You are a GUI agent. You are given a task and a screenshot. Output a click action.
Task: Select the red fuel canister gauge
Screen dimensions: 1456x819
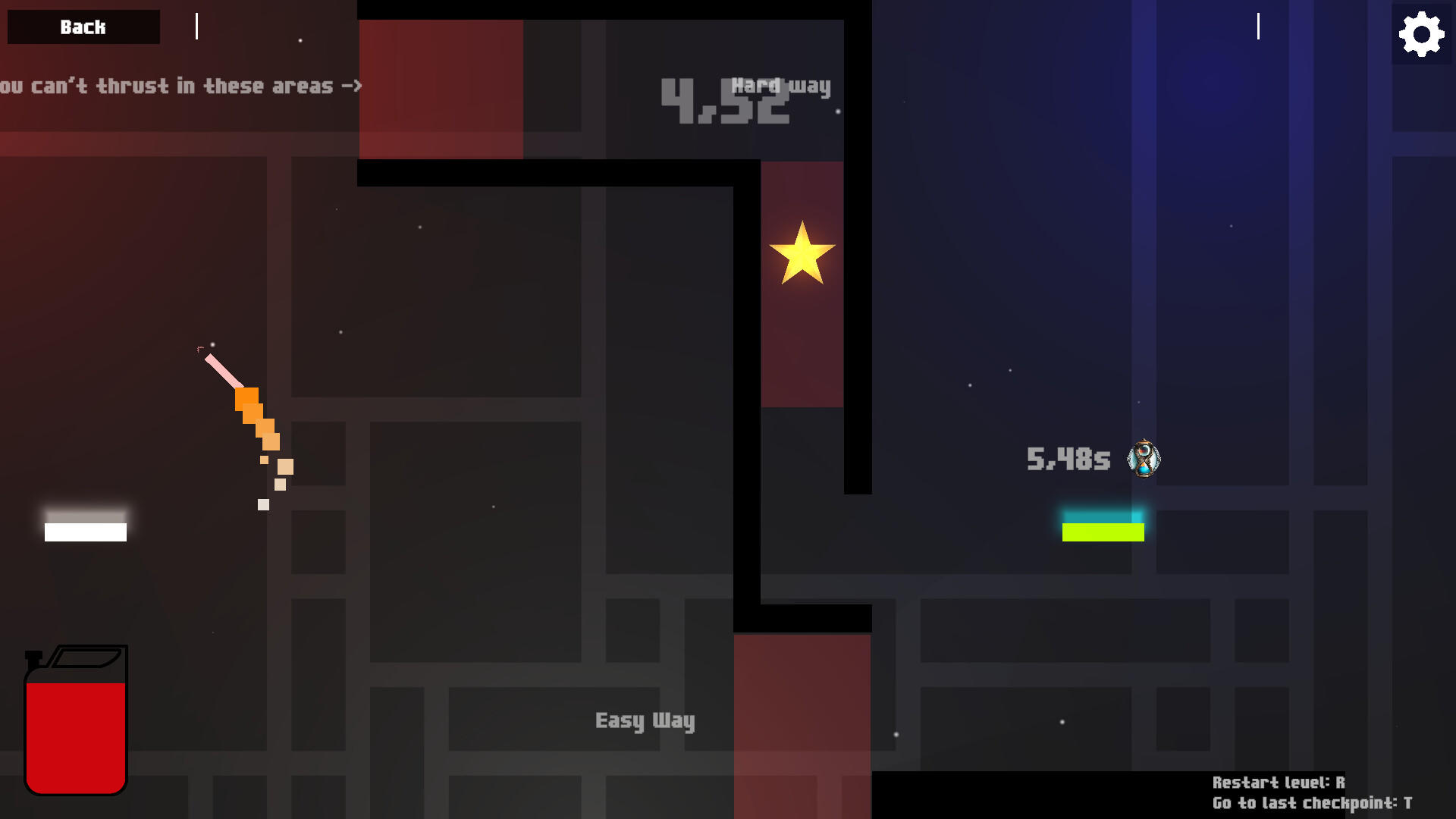(76, 720)
